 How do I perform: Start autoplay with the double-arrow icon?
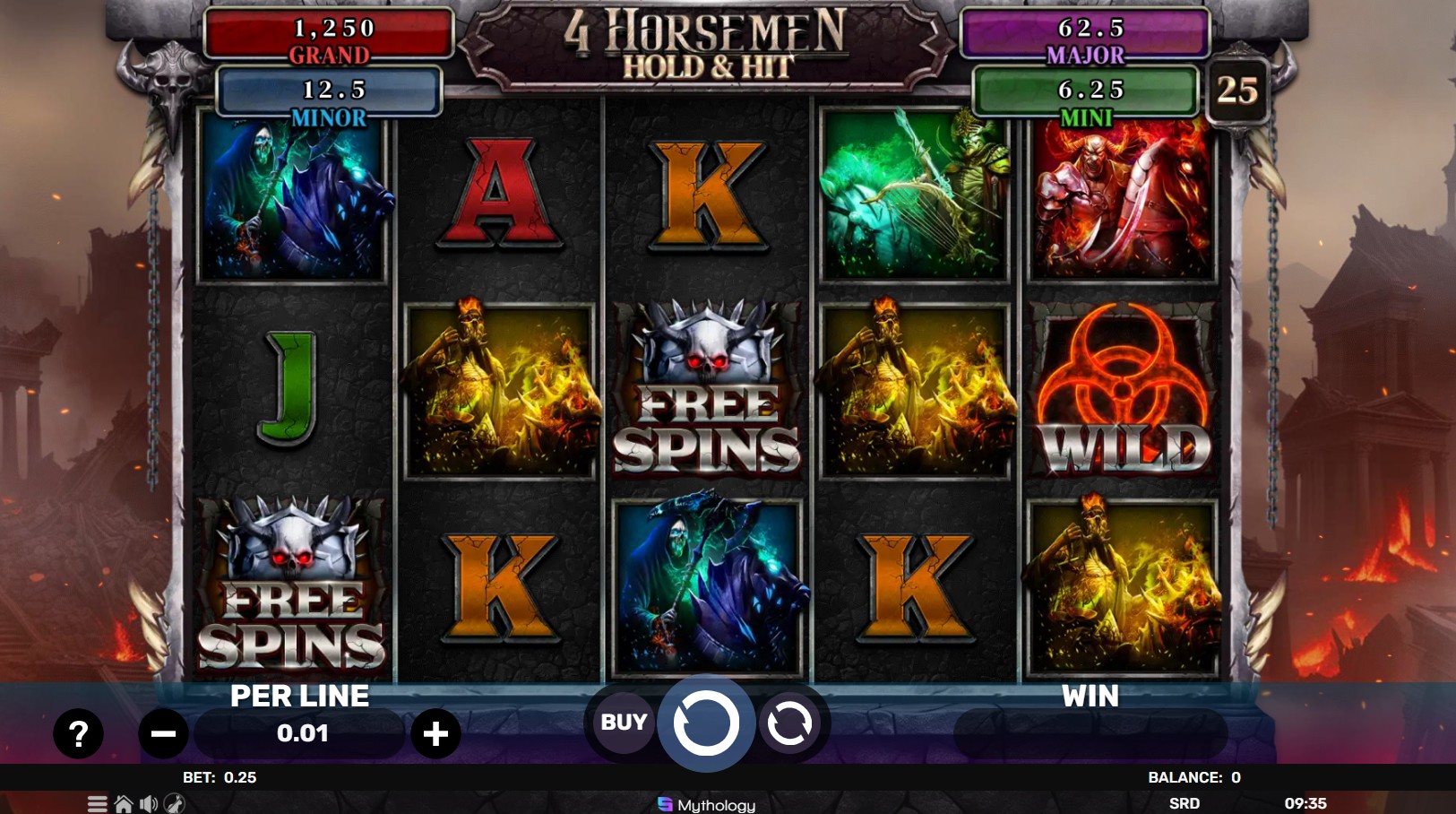(x=787, y=722)
